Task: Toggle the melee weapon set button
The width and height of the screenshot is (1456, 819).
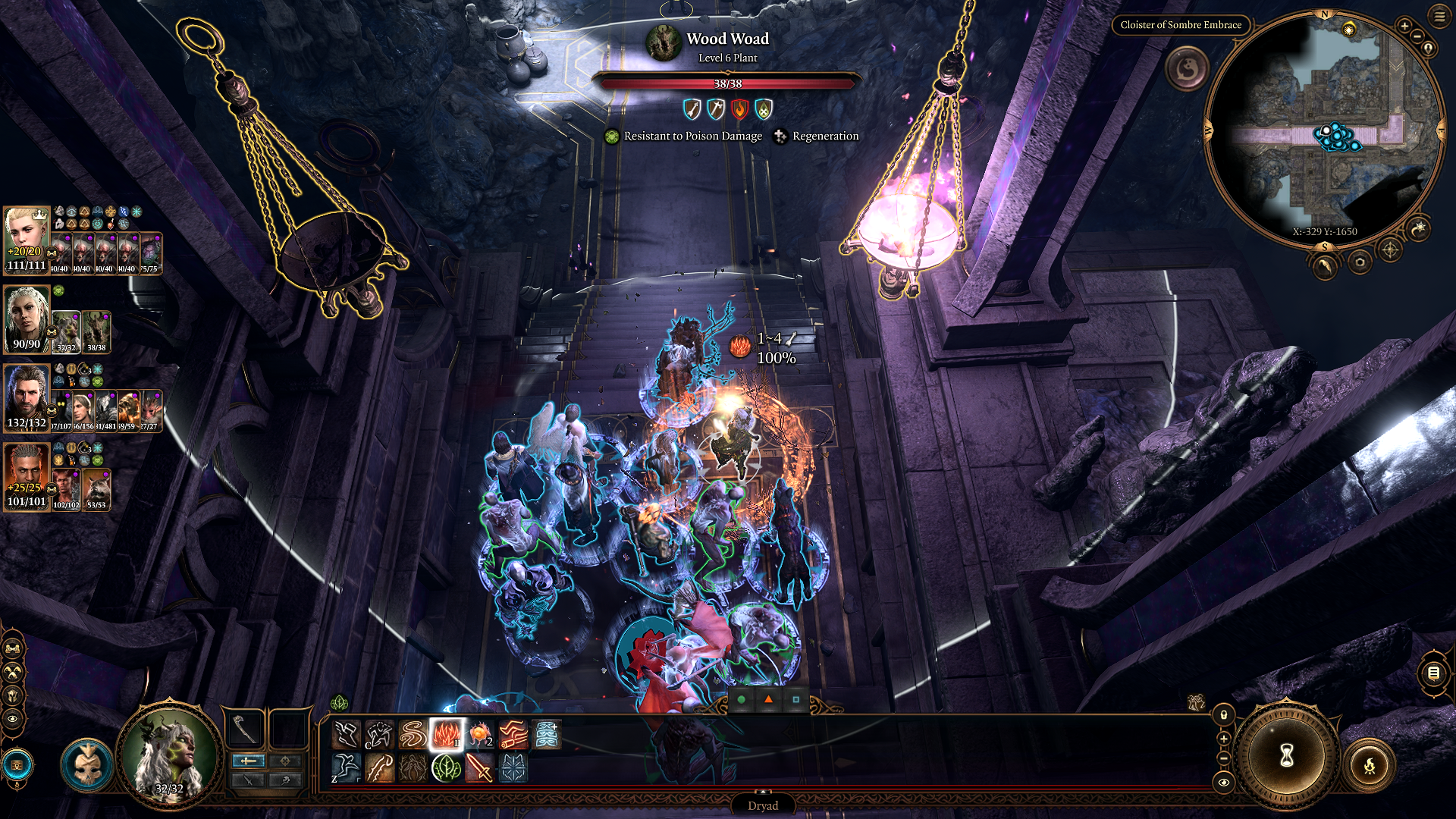Action: pos(248,761)
